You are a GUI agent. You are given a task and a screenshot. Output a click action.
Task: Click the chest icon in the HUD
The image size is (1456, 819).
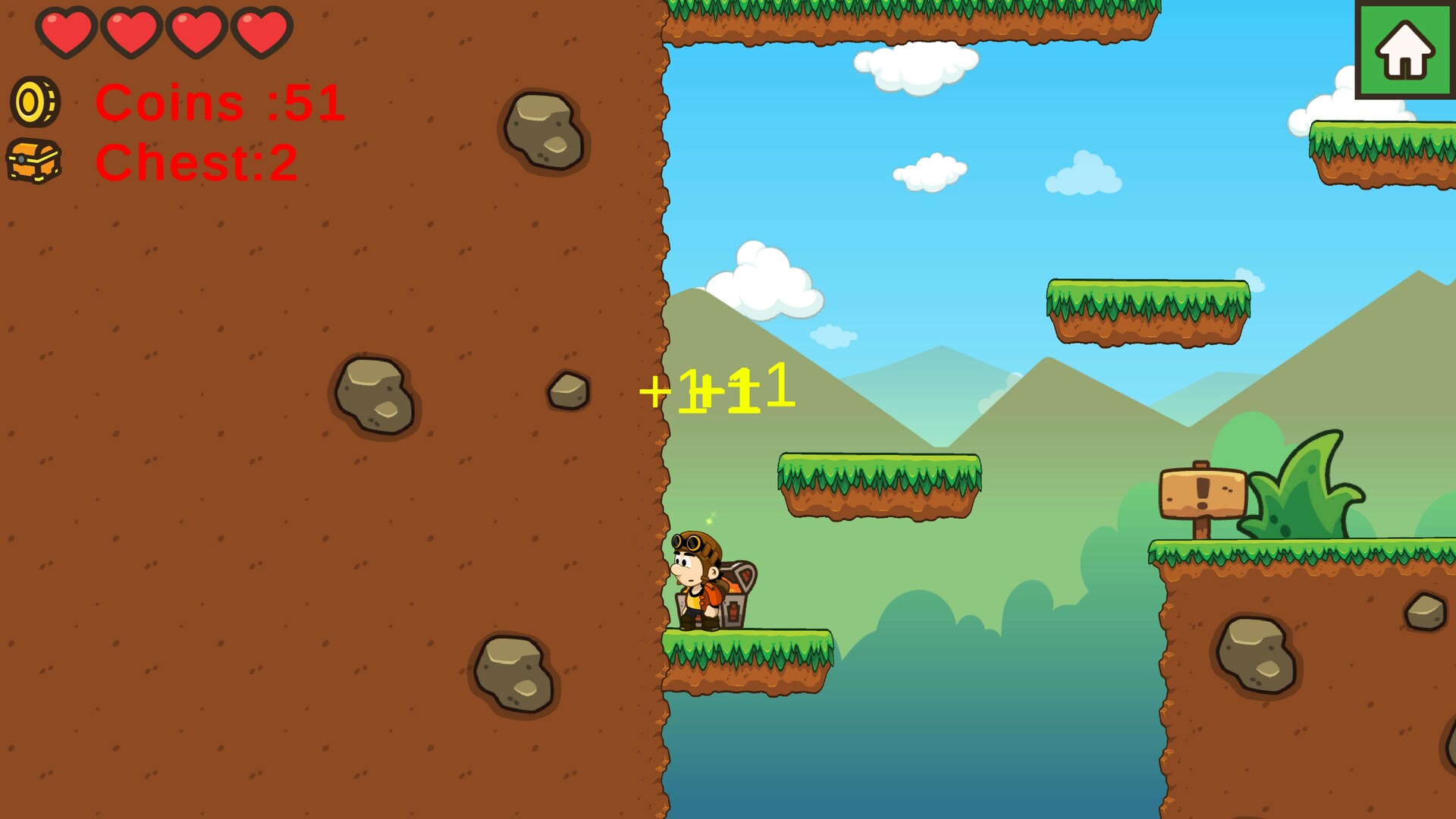(x=33, y=162)
